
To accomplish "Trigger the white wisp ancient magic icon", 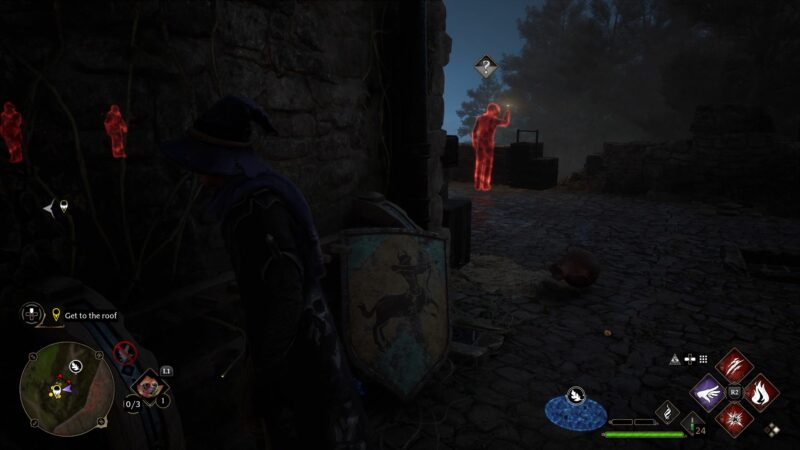I will 667,411.
